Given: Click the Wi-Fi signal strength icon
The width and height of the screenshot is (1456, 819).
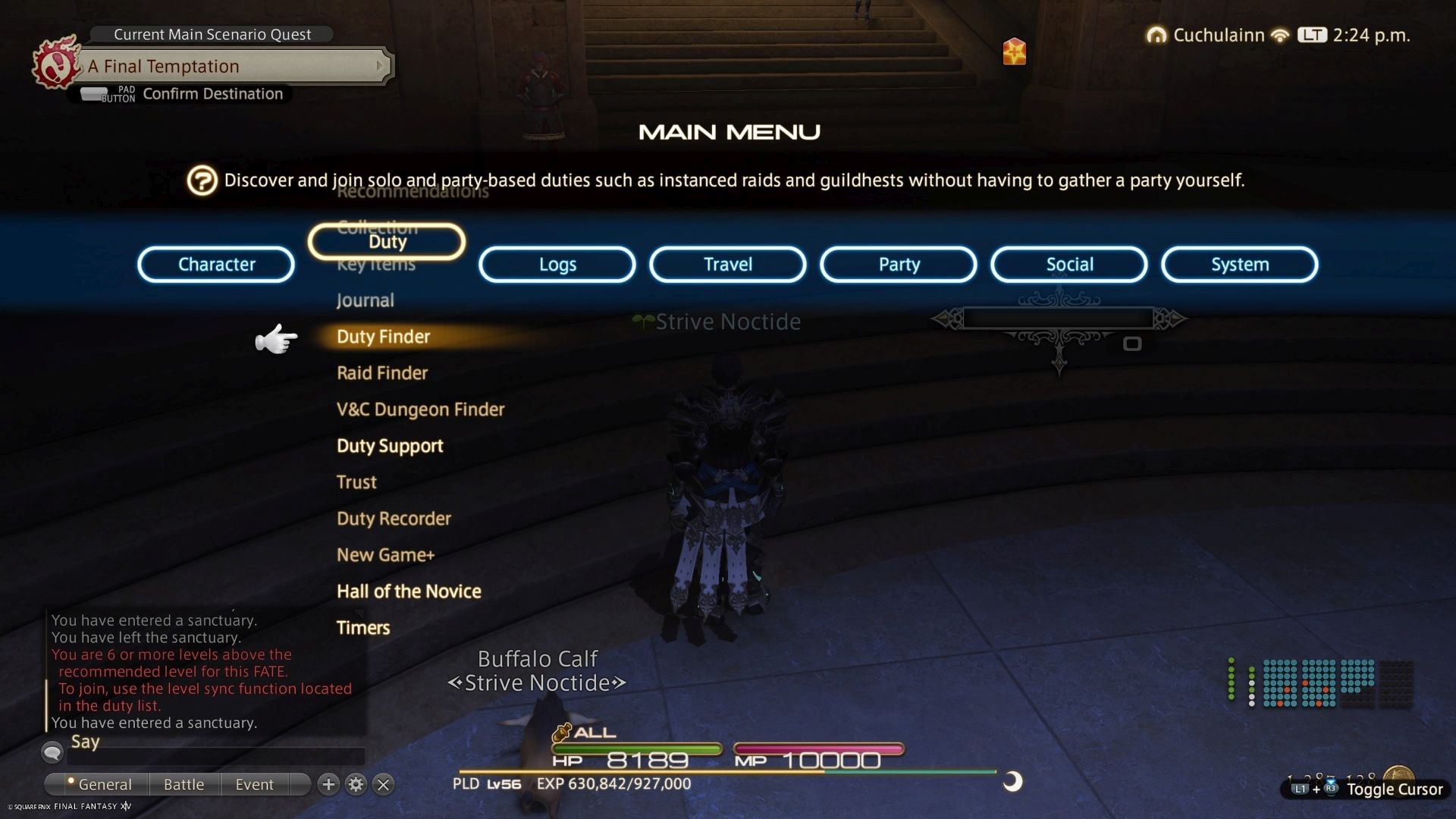Looking at the screenshot, I should pos(1279,35).
